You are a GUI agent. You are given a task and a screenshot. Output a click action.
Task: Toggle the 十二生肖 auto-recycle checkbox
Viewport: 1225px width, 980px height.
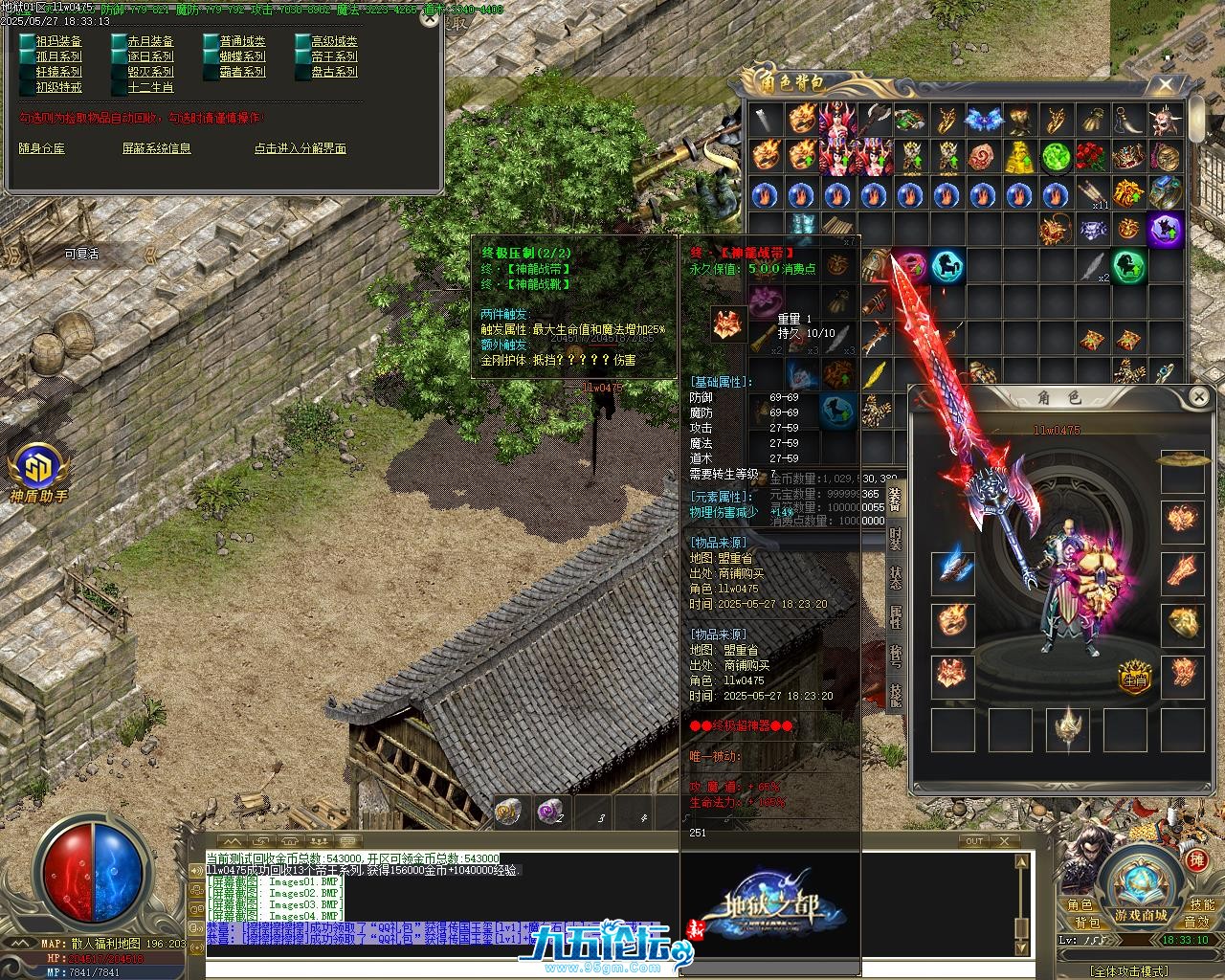[119, 87]
